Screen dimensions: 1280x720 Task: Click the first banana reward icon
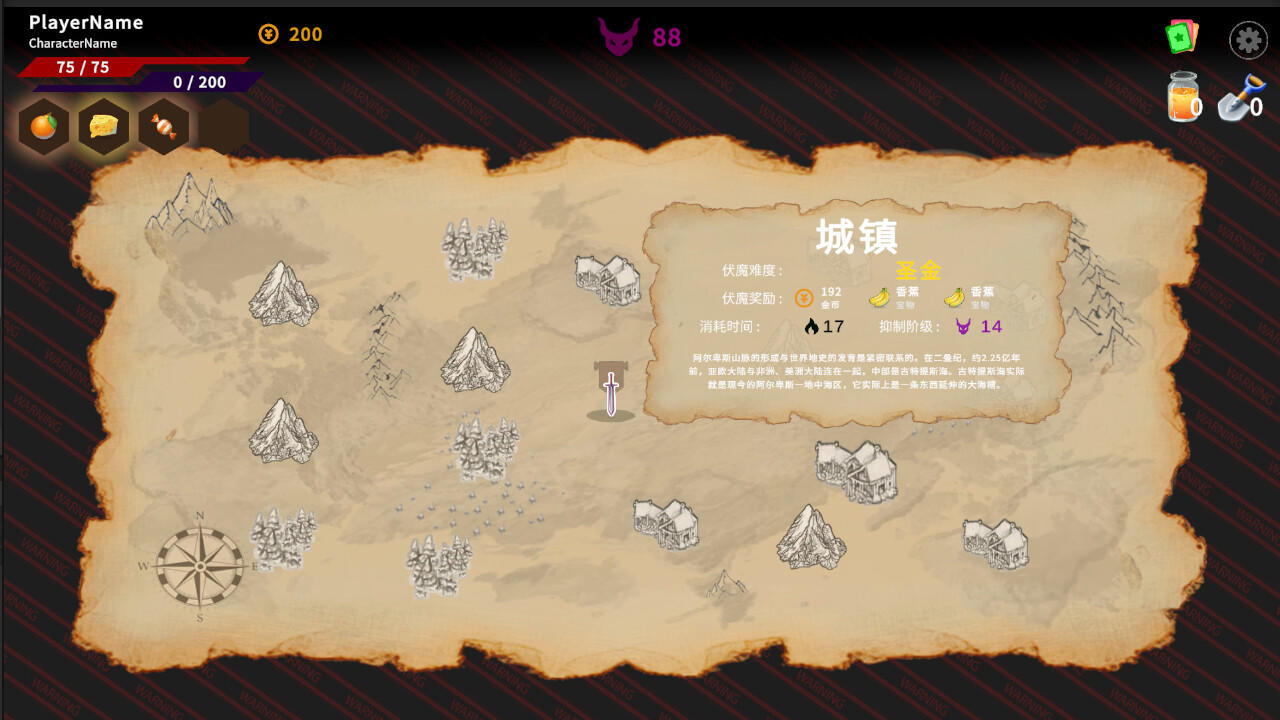[x=878, y=295]
